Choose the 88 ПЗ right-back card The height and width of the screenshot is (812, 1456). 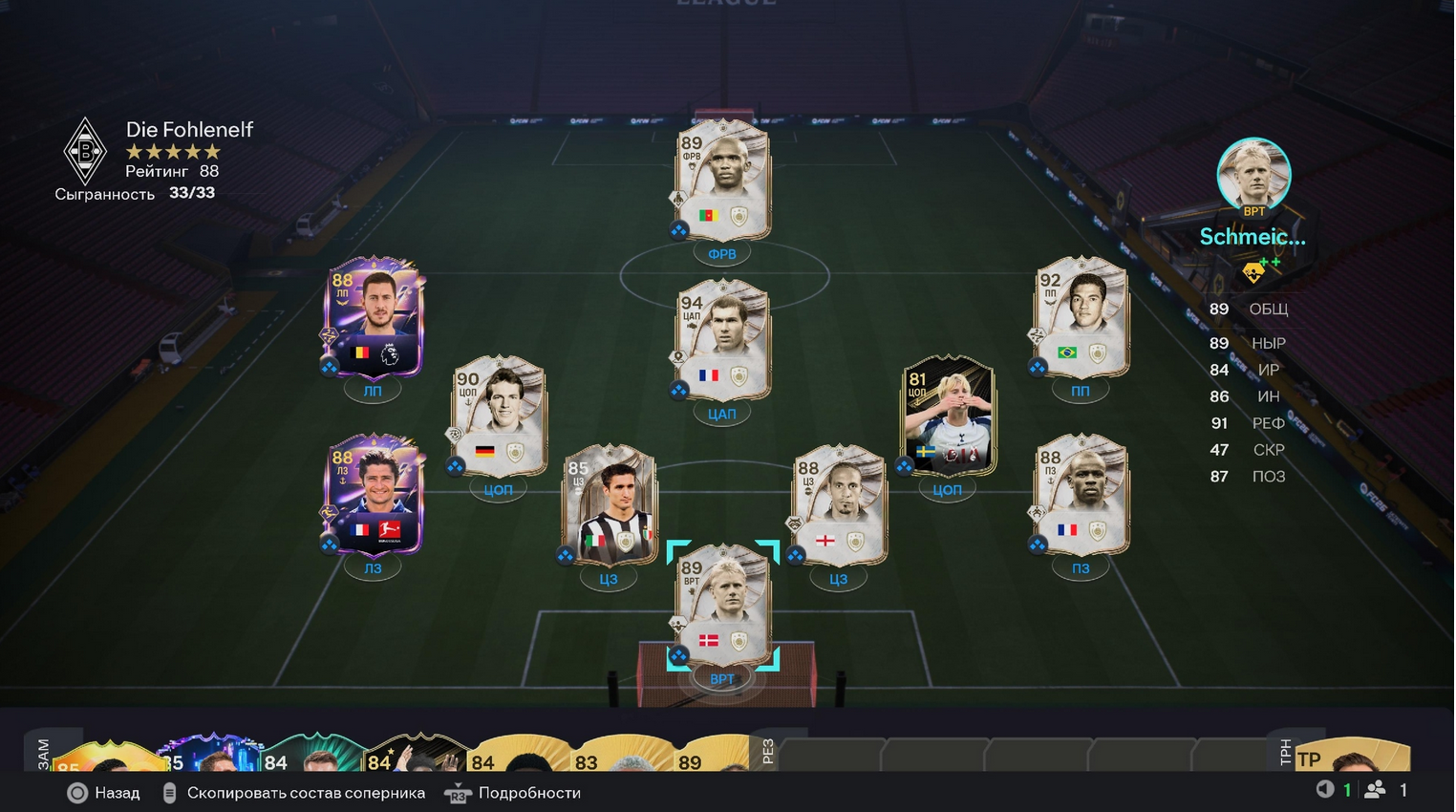point(1081,495)
